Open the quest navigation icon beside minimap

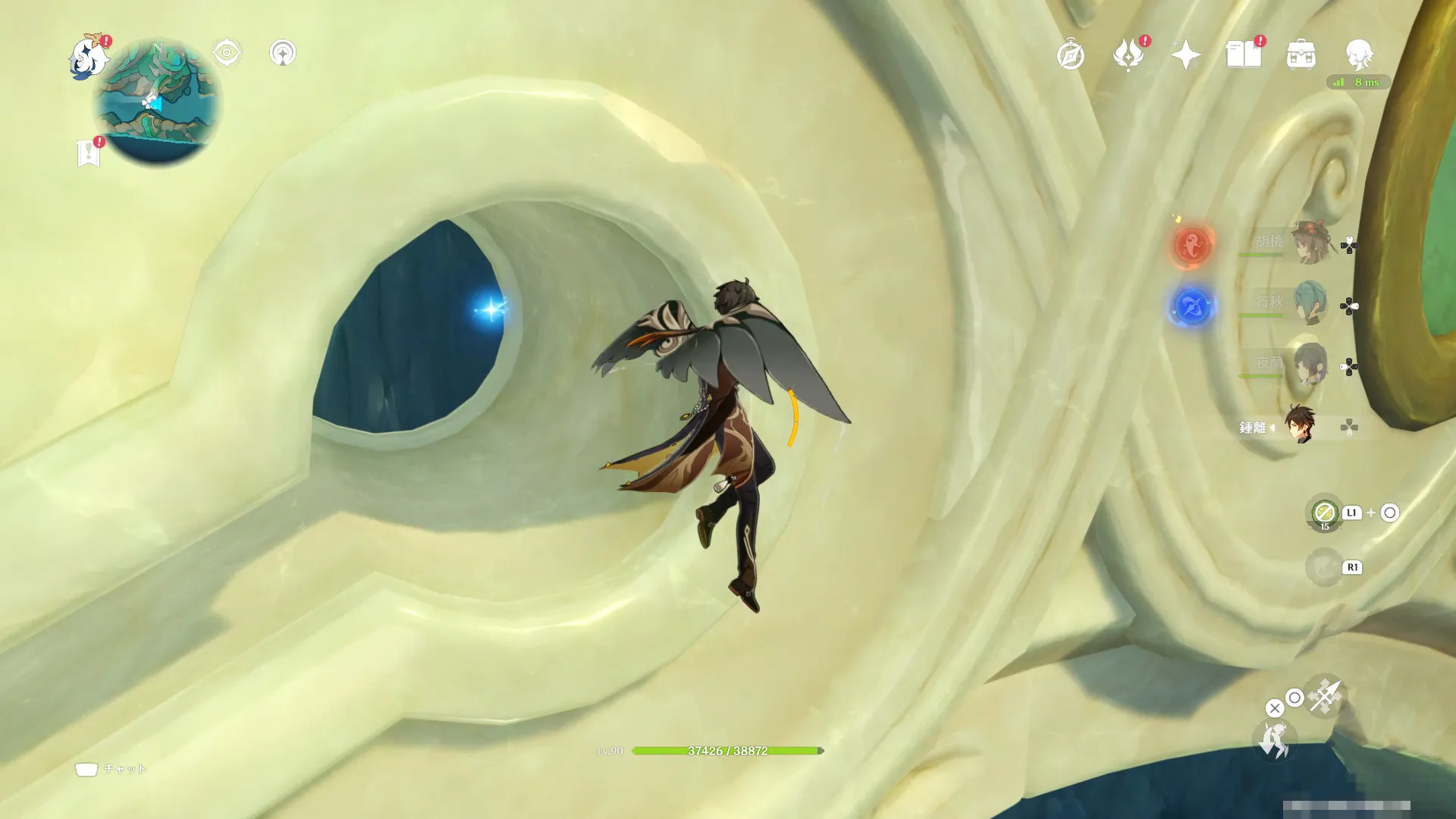283,53
